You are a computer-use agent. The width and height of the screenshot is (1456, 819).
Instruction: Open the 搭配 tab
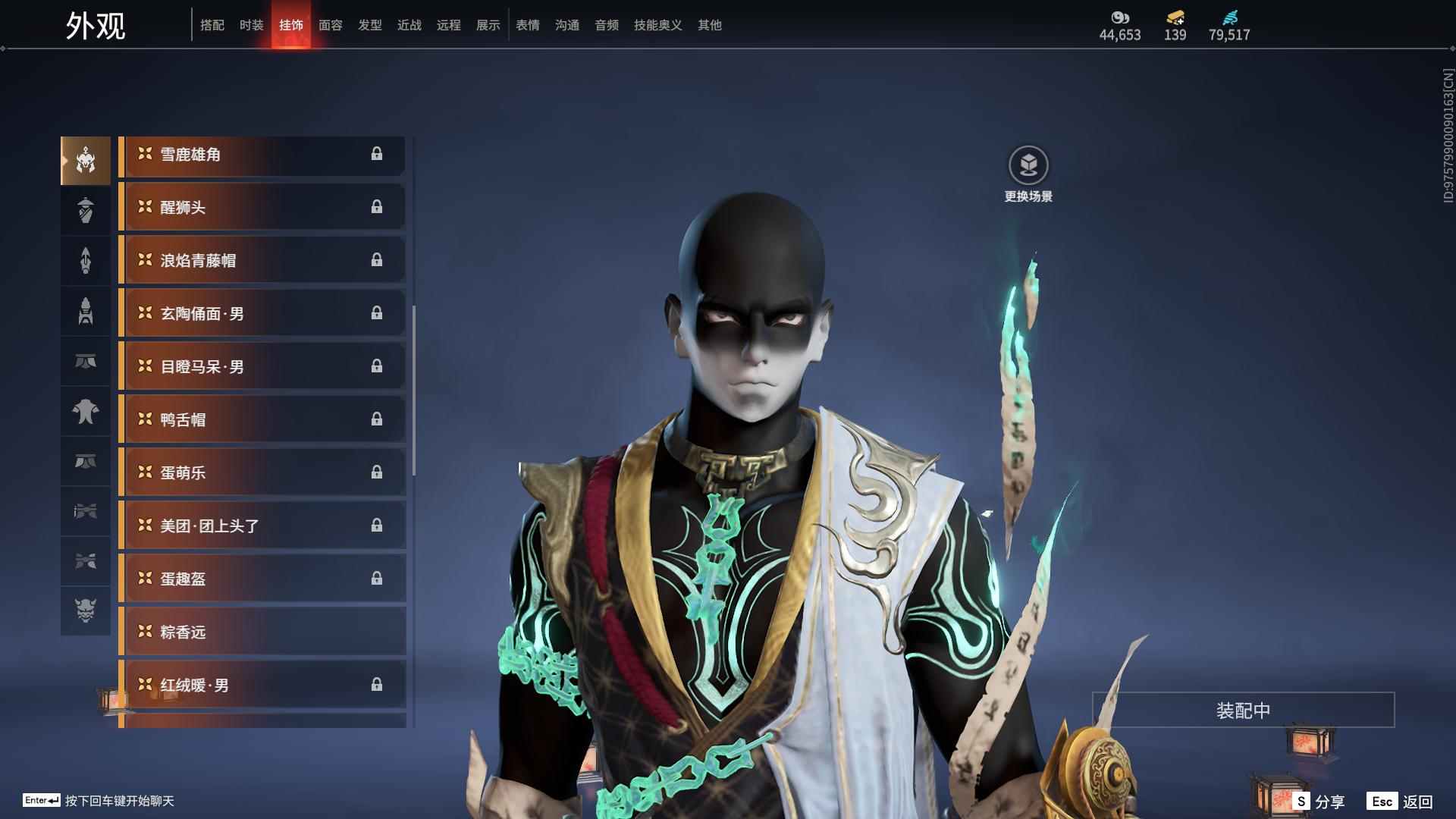[212, 25]
